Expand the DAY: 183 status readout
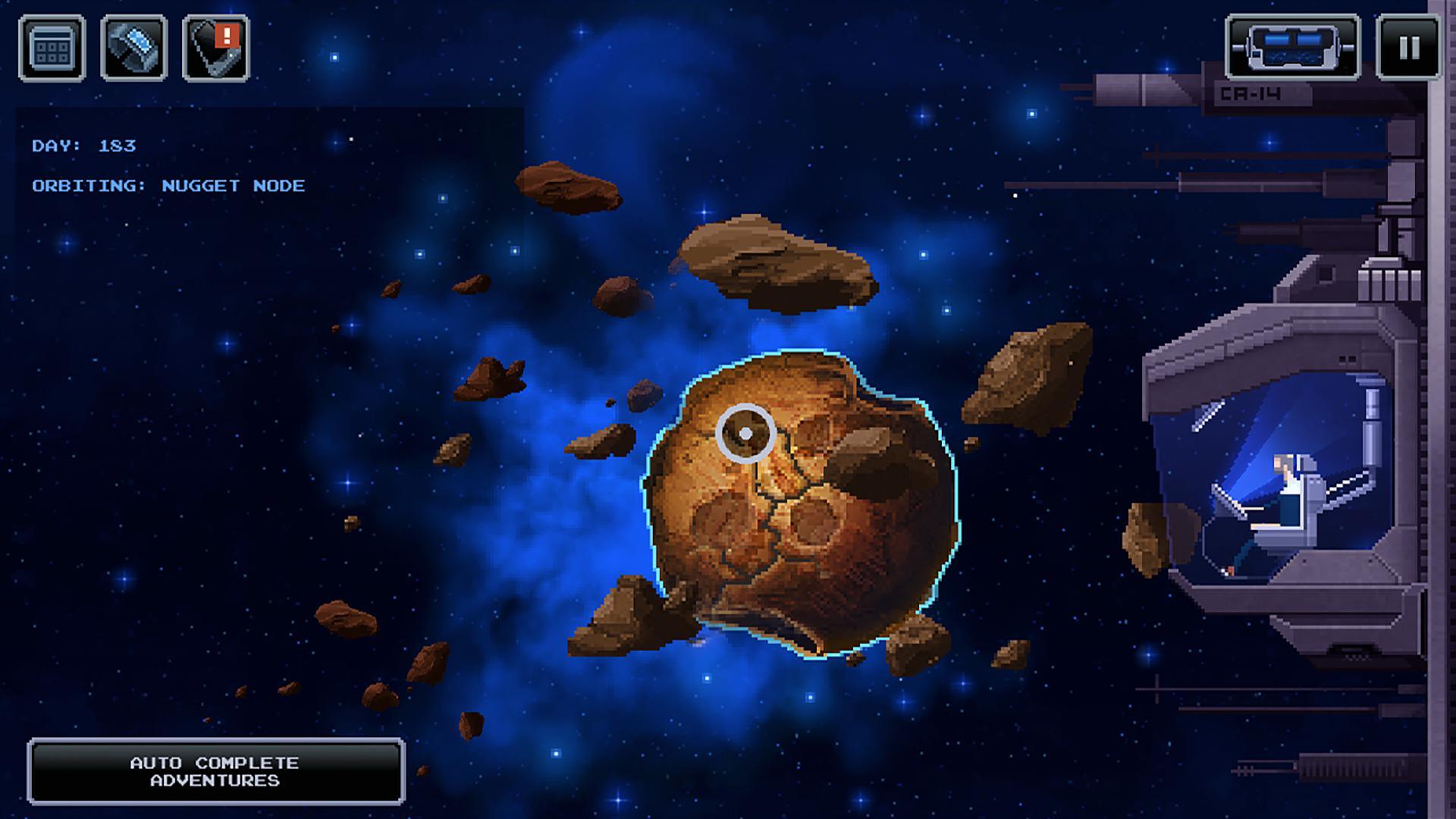Image resolution: width=1456 pixels, height=819 pixels. point(83,144)
